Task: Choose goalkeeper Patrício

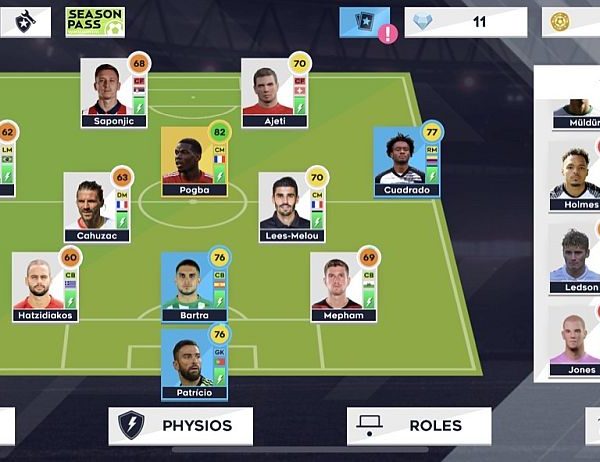Action: click(194, 365)
